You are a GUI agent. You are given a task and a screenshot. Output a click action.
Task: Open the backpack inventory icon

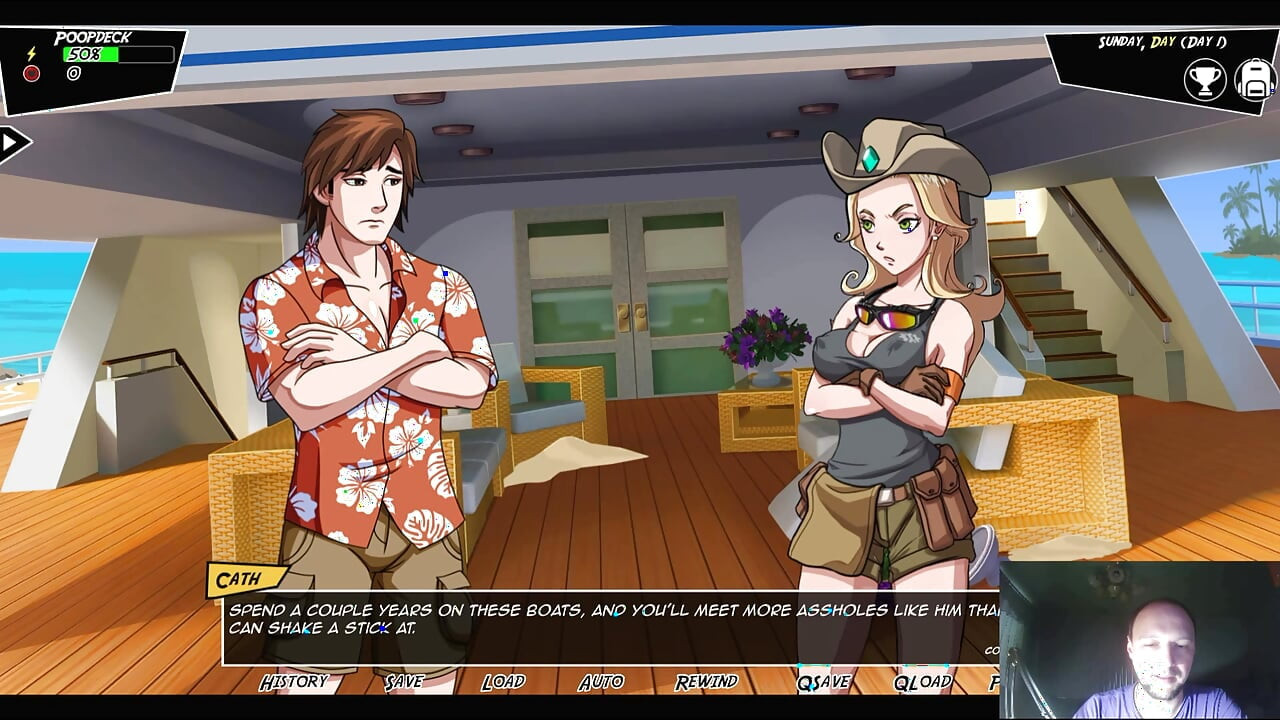pyautogui.click(x=1254, y=80)
